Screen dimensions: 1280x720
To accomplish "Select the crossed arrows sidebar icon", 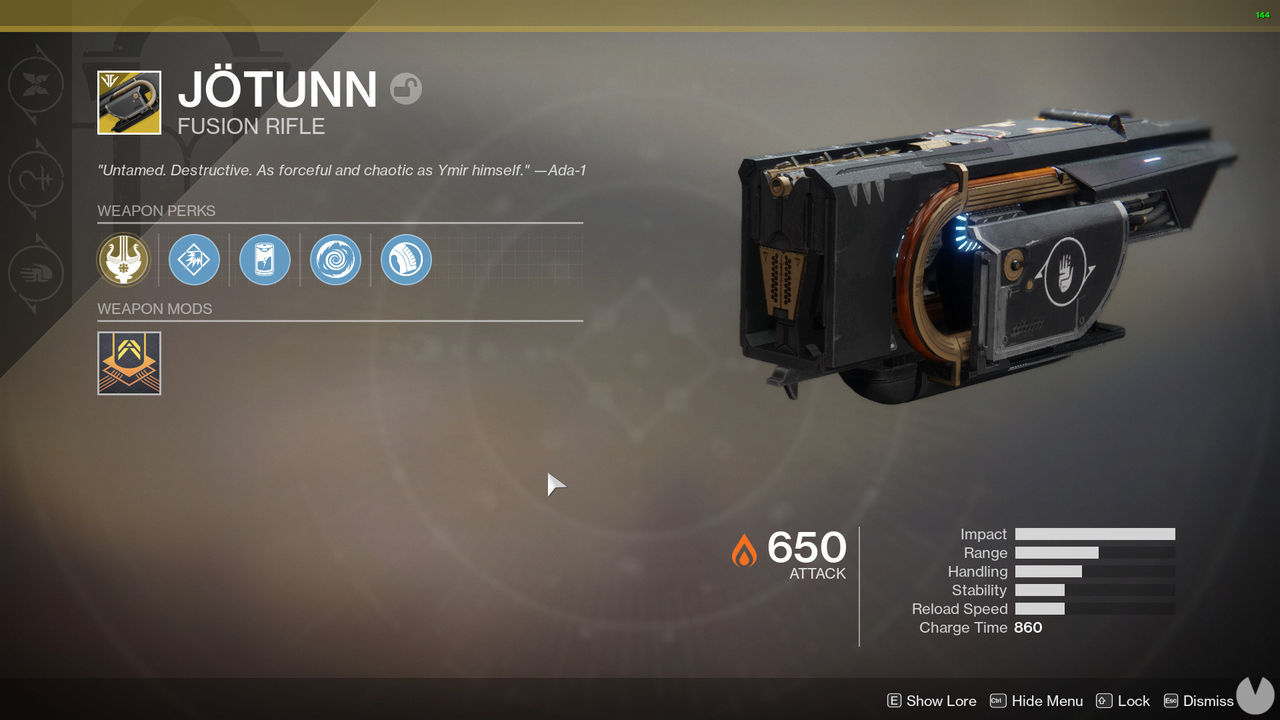I will pyautogui.click(x=37, y=85).
